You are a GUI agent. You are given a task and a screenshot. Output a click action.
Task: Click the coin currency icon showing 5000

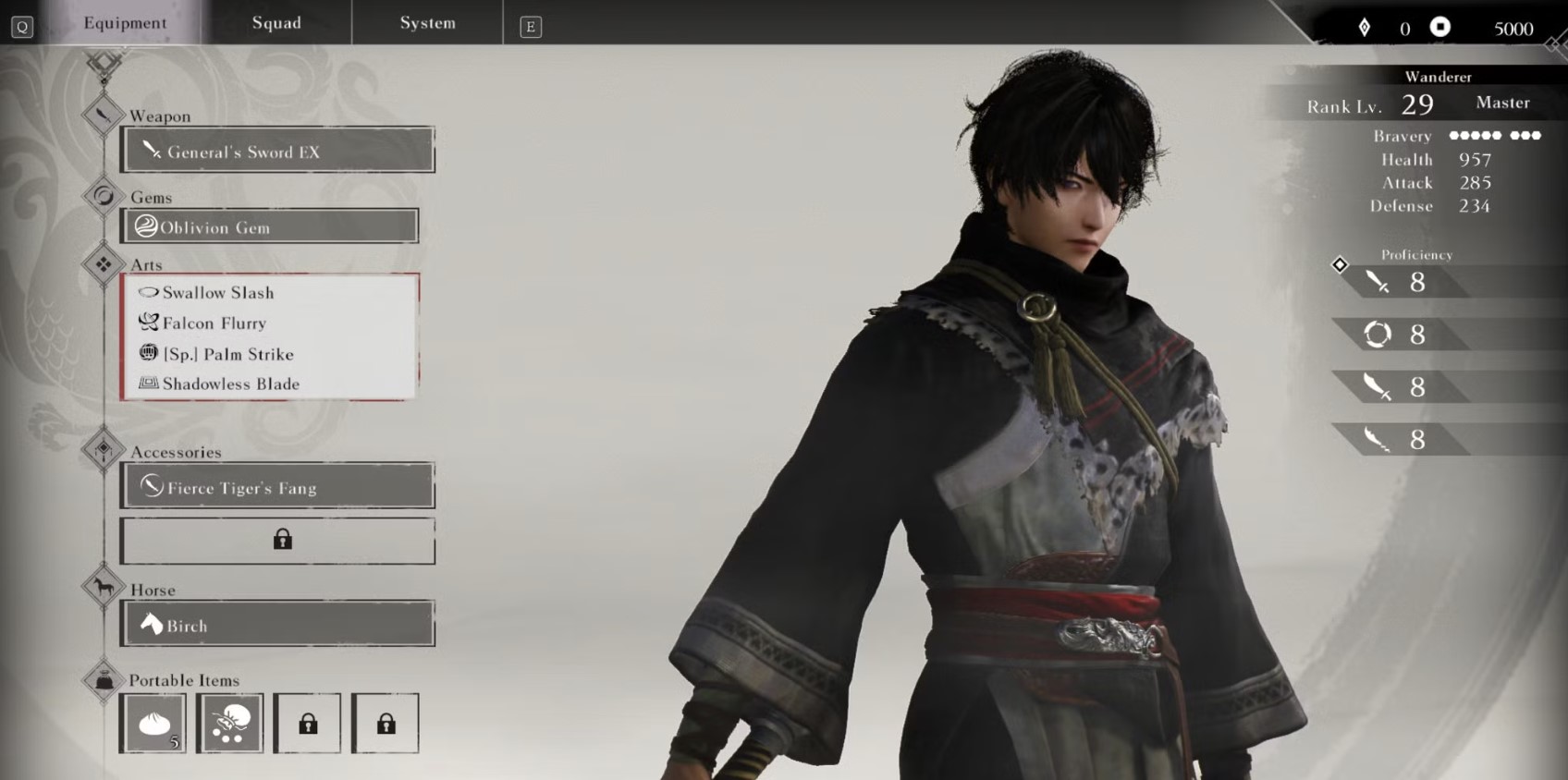pos(1442,28)
